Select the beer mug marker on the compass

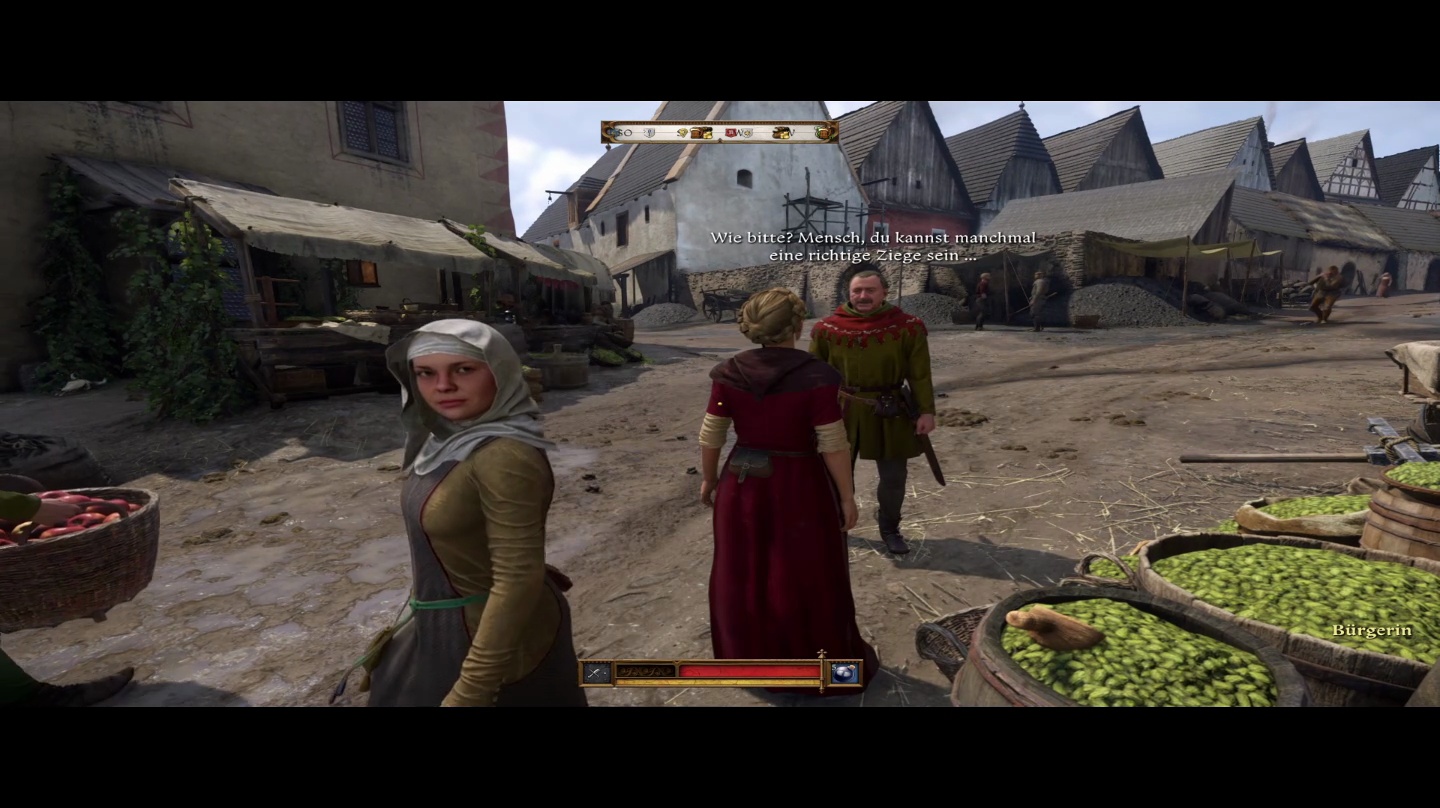(x=823, y=132)
